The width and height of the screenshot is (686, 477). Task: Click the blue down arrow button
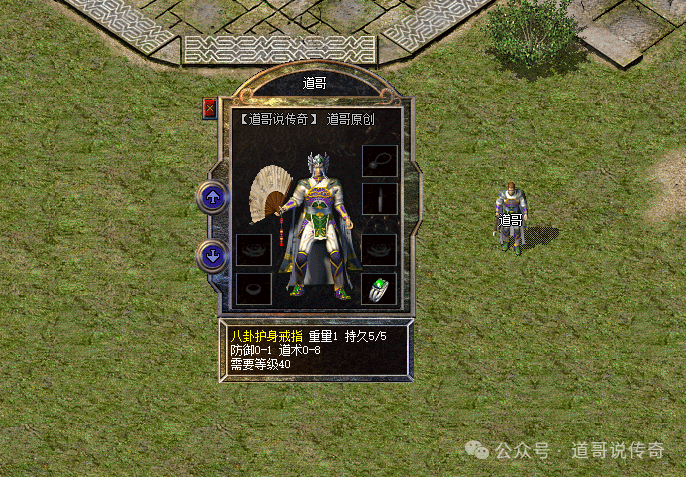(212, 256)
